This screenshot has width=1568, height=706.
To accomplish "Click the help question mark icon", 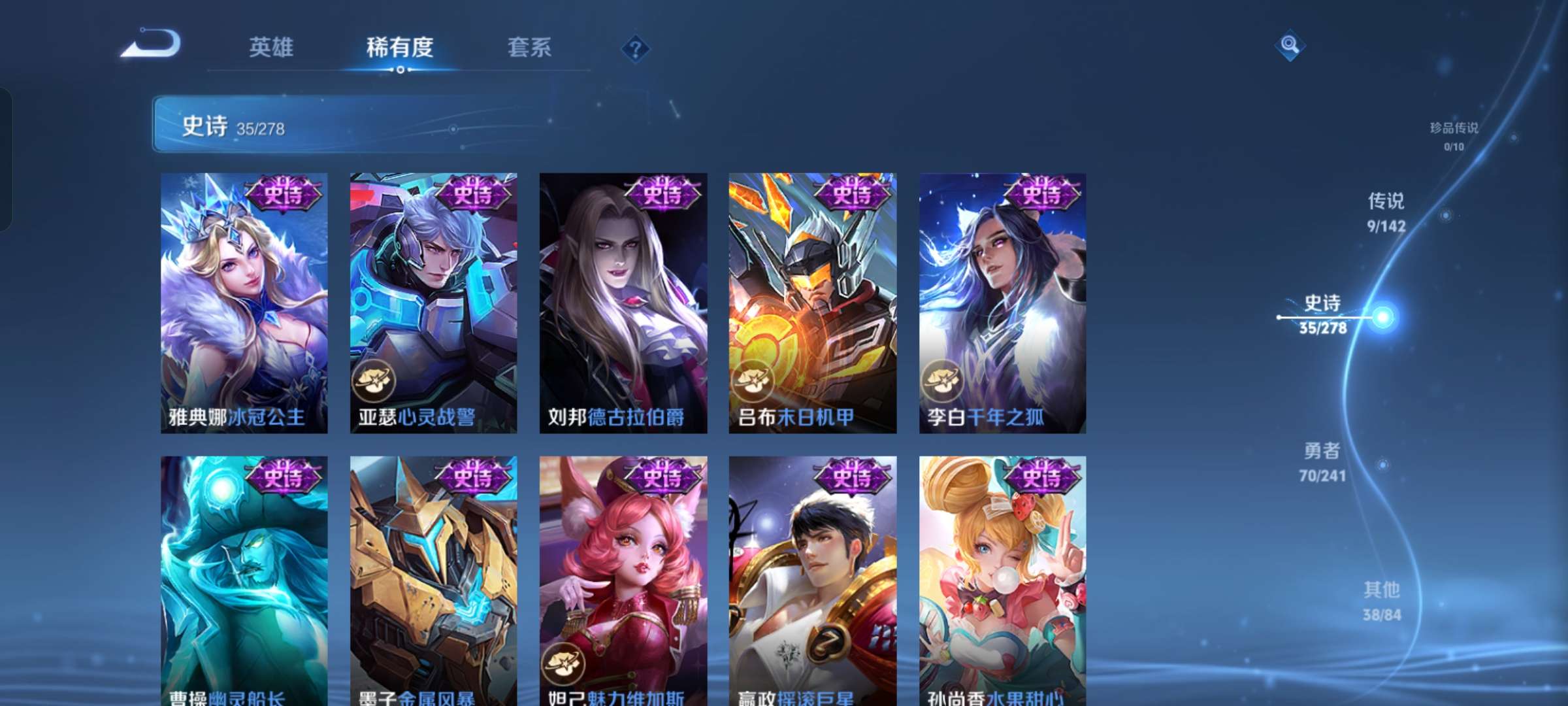I will click(x=637, y=49).
